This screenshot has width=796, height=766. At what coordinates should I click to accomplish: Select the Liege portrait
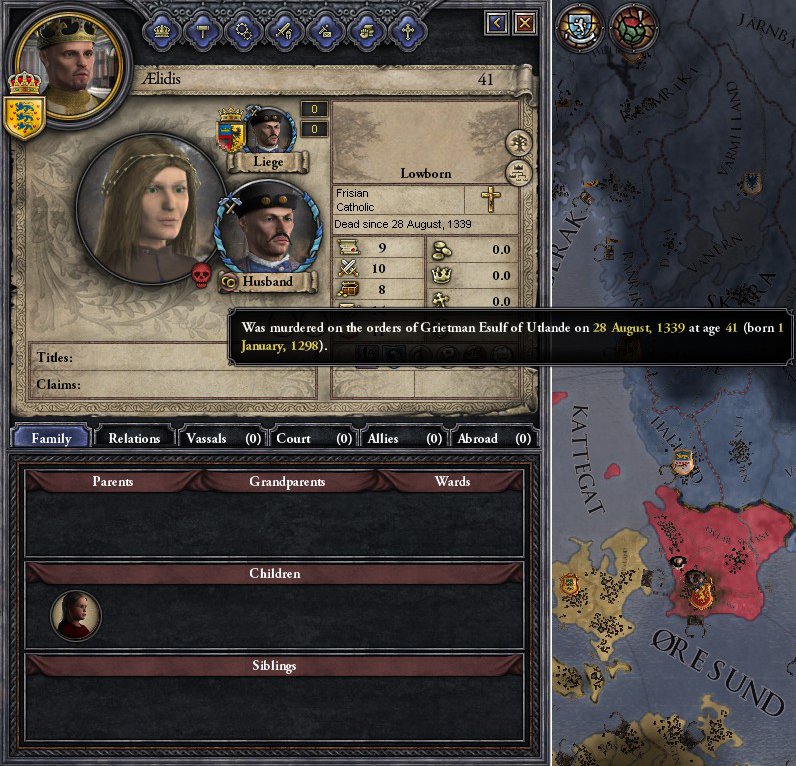pos(268,130)
